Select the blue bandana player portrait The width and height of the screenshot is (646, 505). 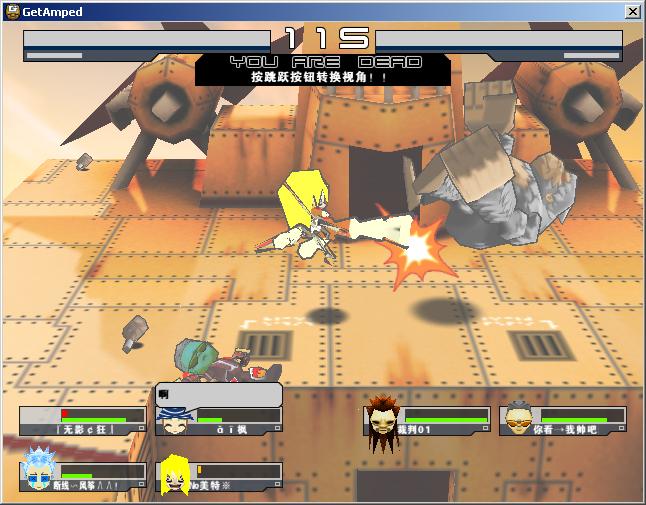point(174,421)
